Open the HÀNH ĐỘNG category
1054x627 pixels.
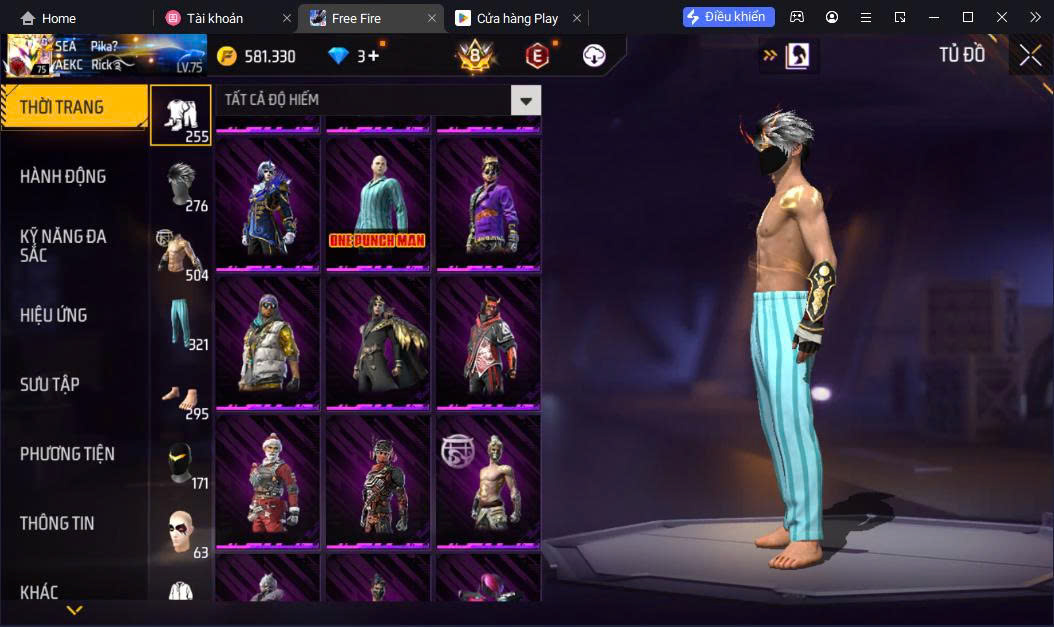(63, 177)
